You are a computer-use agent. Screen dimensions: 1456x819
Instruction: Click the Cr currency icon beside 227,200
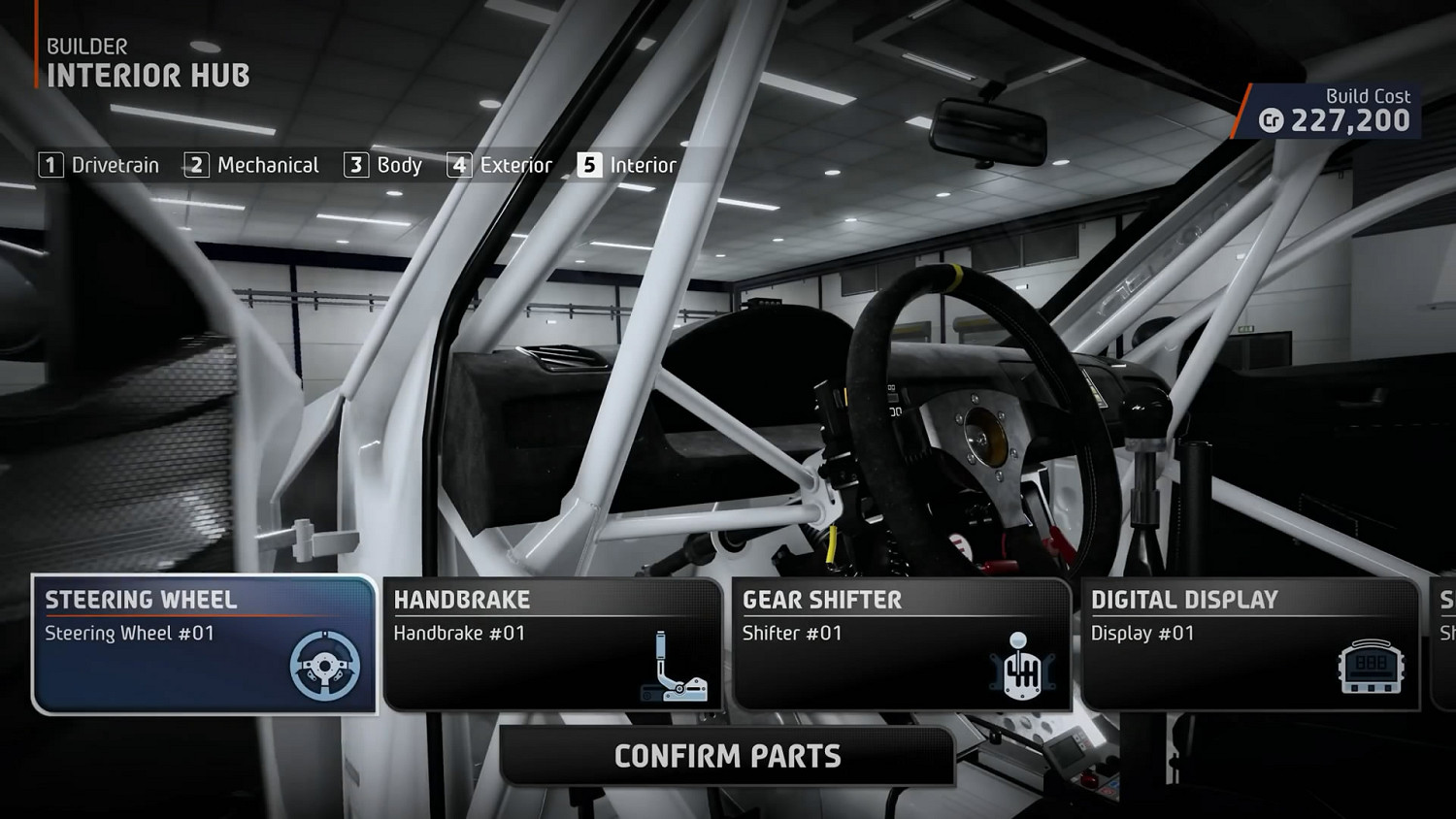click(x=1273, y=122)
